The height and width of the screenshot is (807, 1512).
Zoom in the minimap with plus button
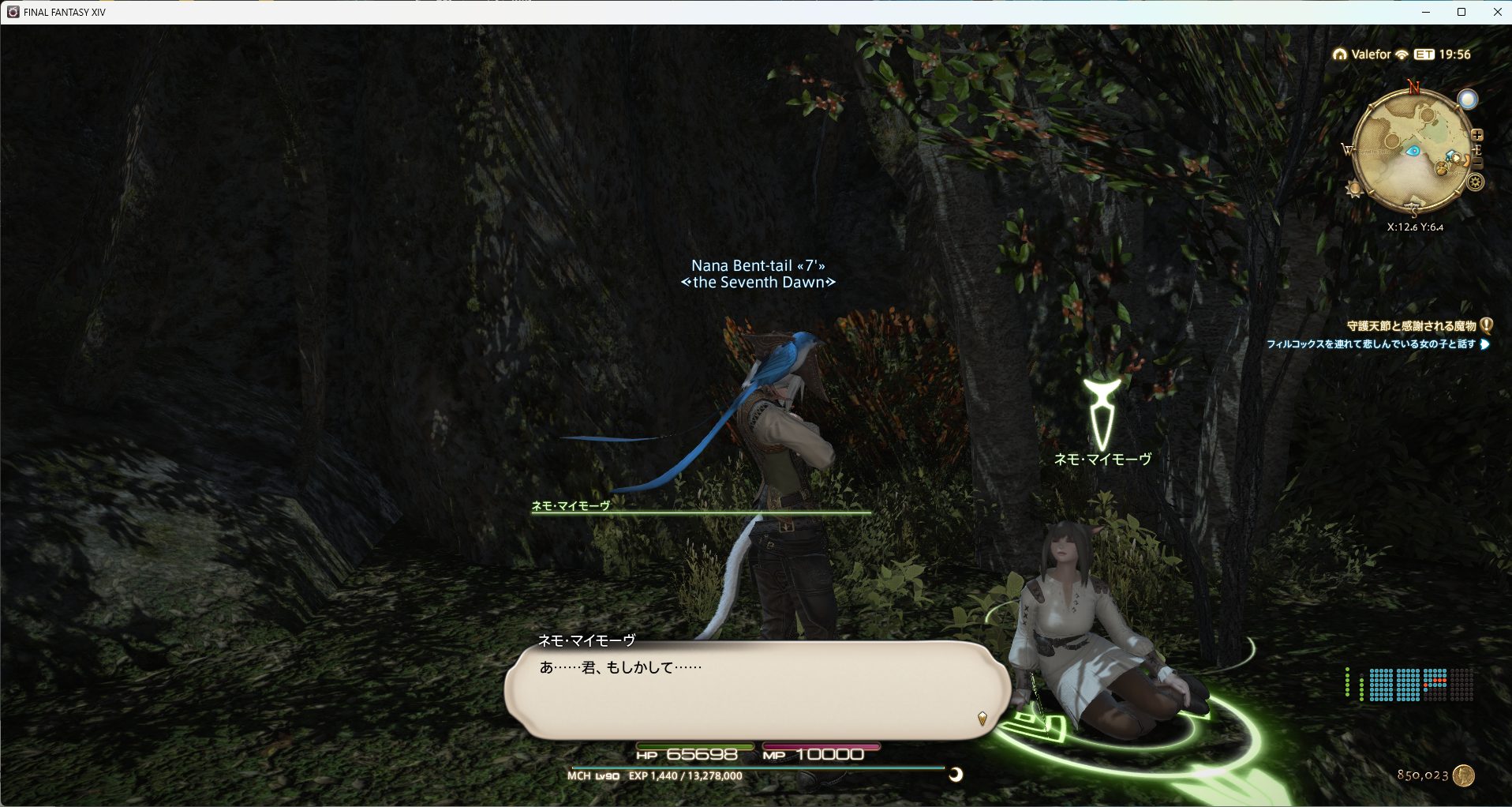(x=1477, y=135)
